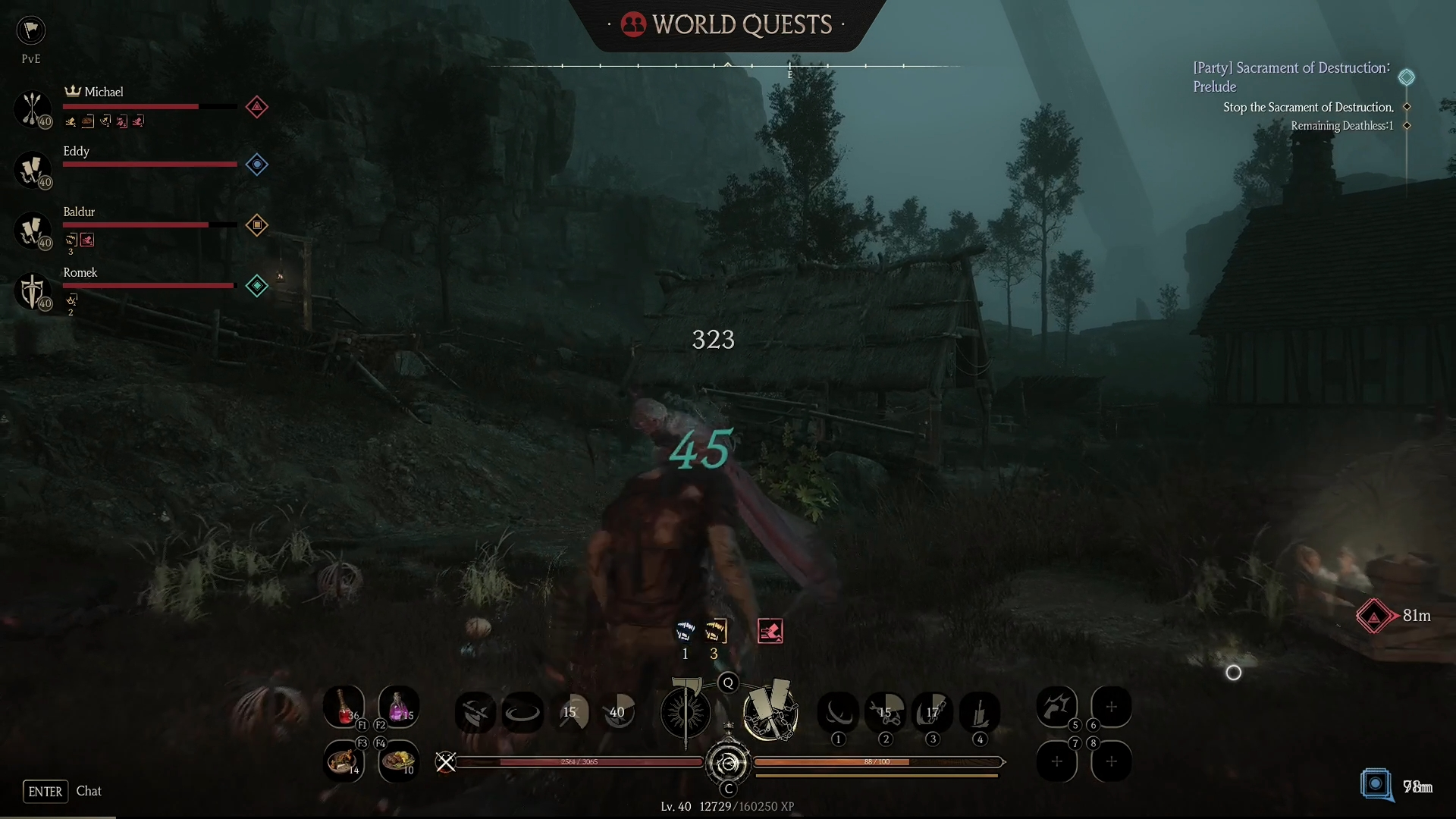Click the red diamond waypoint marker at 81m
Viewport: 1456px width, 819px height.
pos(1374,616)
